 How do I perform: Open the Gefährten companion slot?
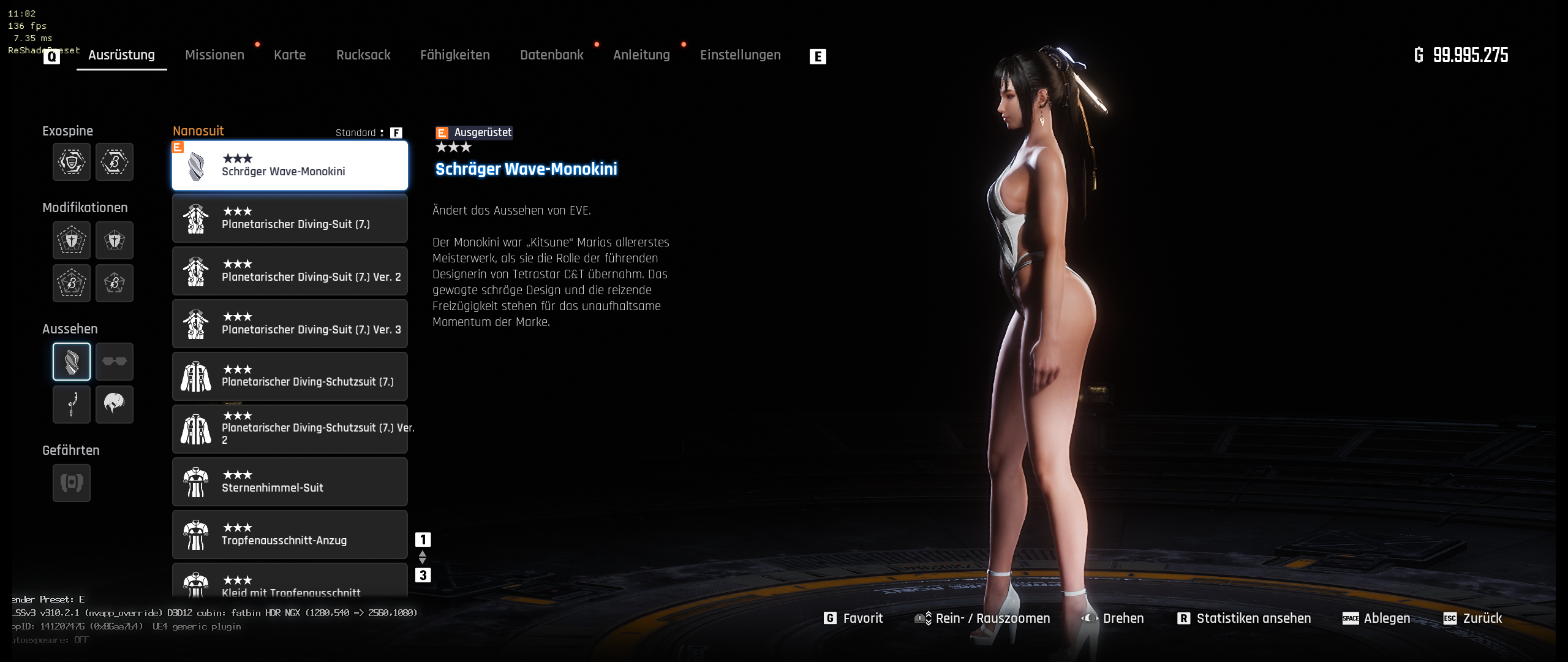72,483
